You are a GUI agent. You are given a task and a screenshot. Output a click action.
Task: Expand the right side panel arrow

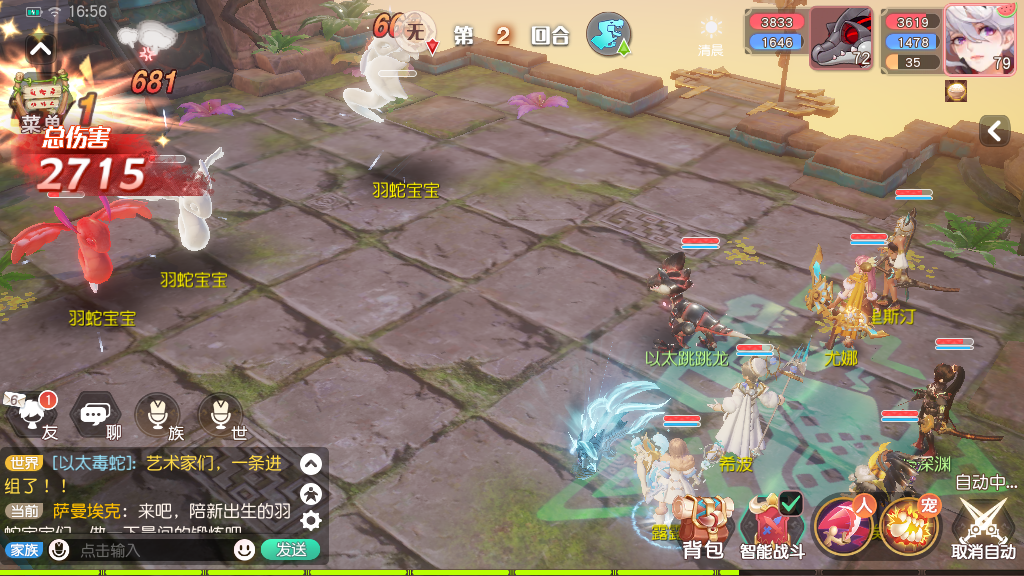(x=994, y=130)
